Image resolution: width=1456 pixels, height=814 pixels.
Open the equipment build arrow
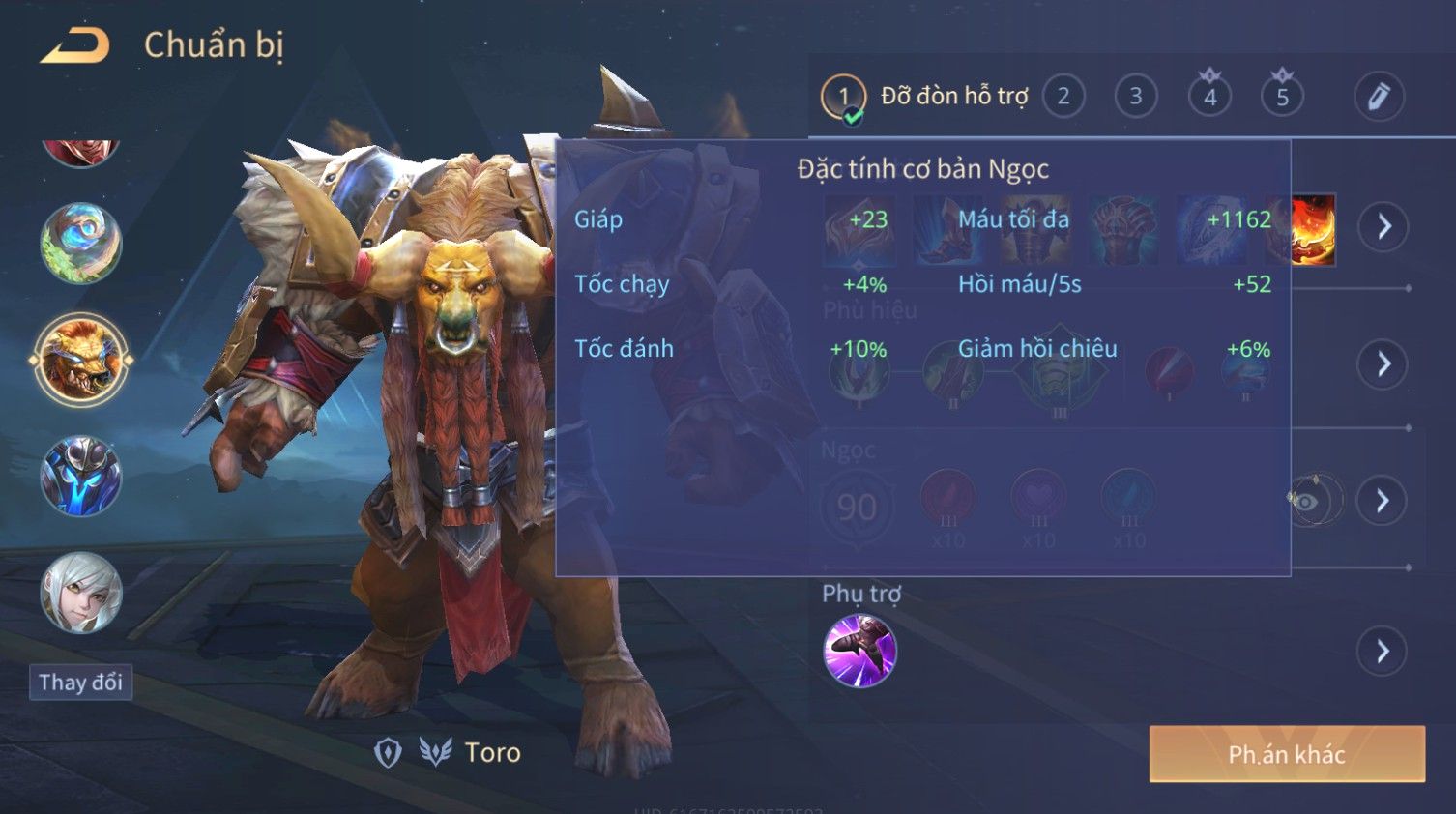(x=1383, y=227)
